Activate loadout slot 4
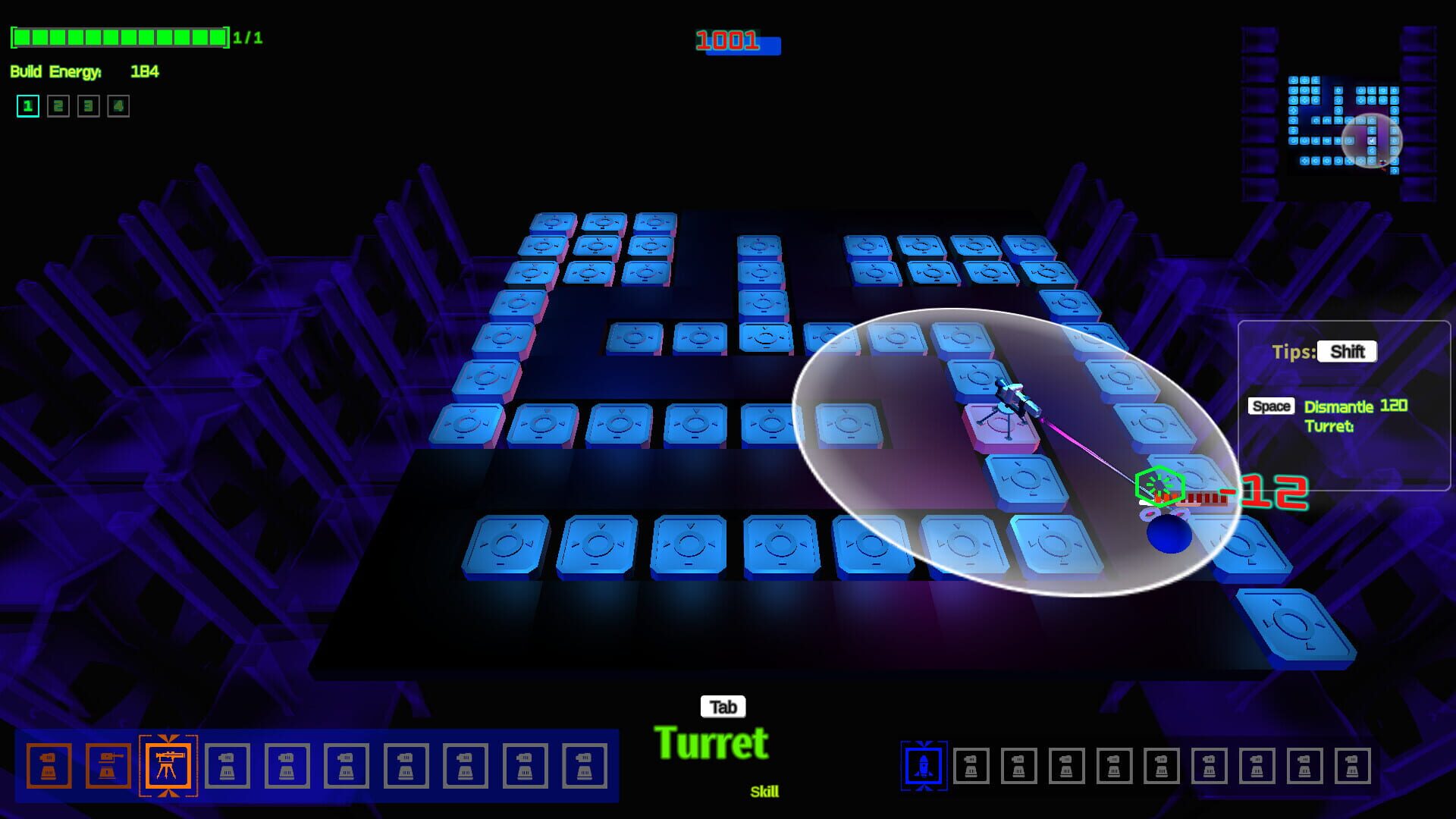 click(x=117, y=106)
